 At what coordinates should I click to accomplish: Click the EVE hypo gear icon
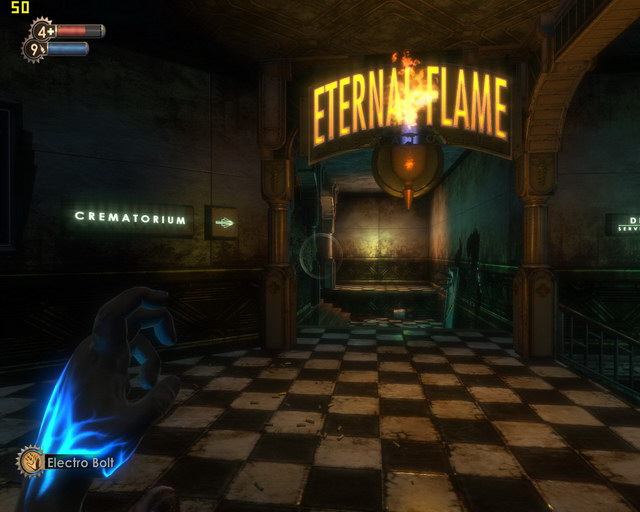pyautogui.click(x=35, y=48)
